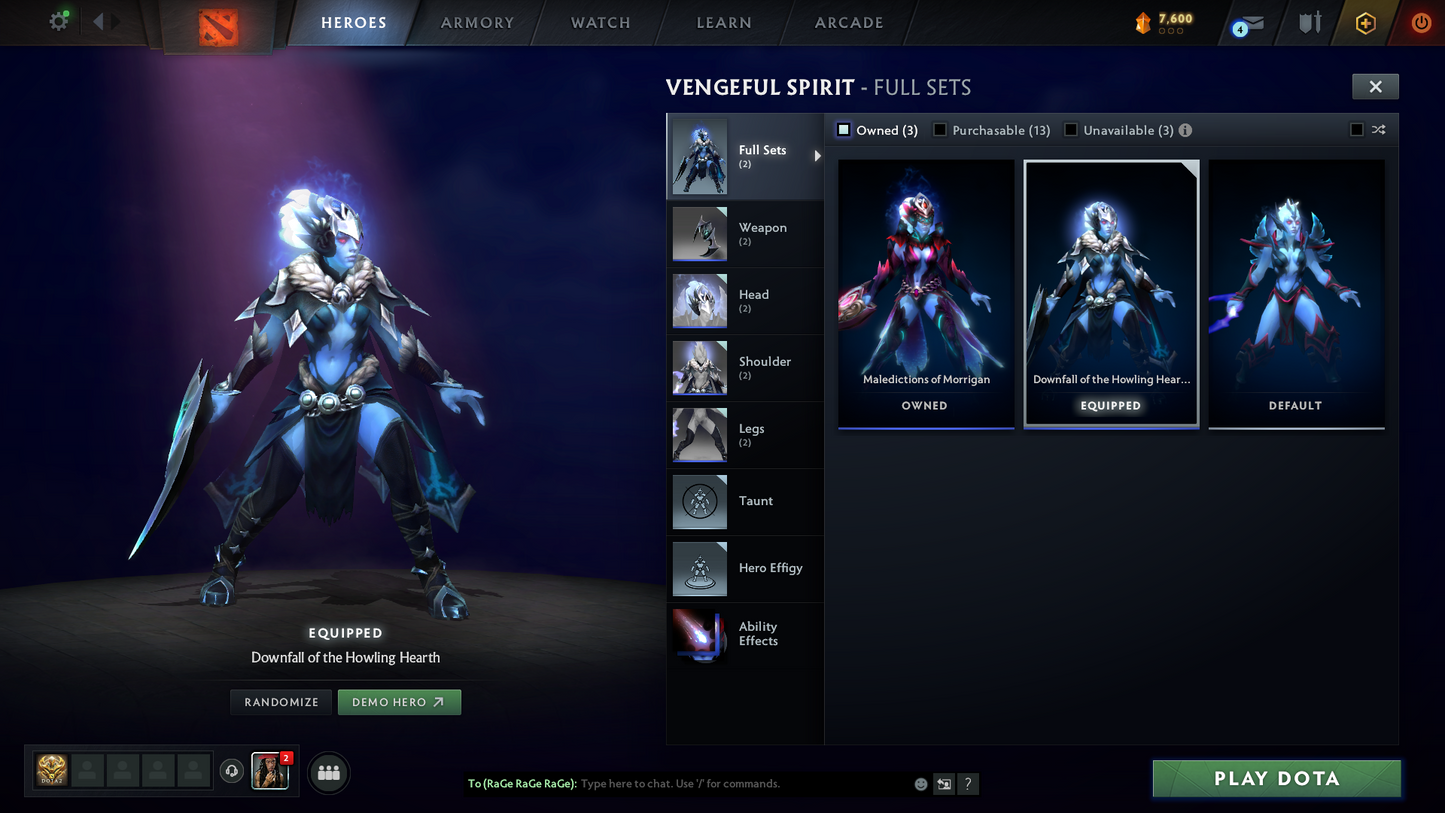Viewport: 1445px width, 813px height.
Task: Enable the Purchasable (13) filter
Action: (x=940, y=129)
